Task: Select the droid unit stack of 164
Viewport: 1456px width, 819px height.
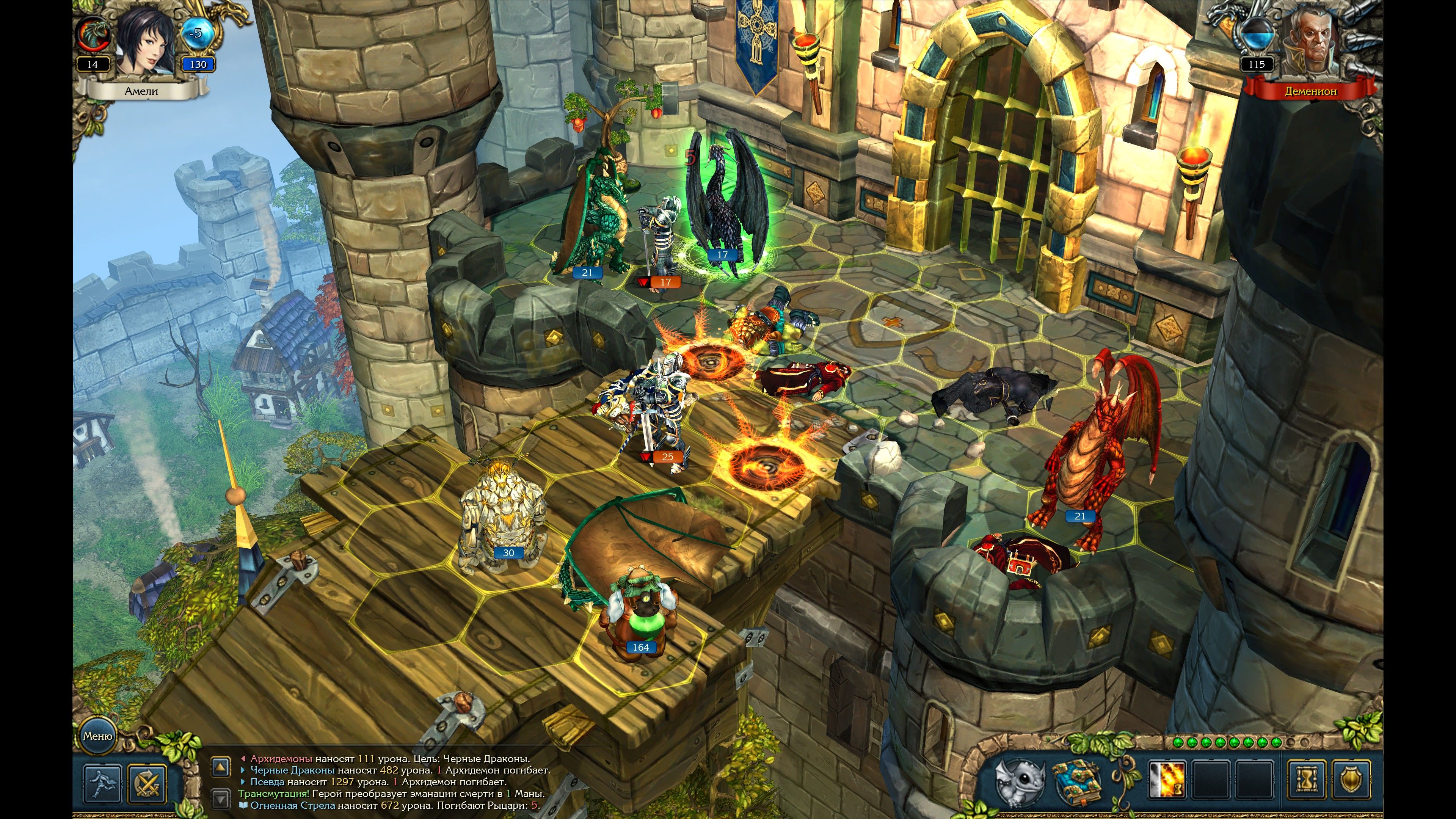Action: click(x=639, y=610)
